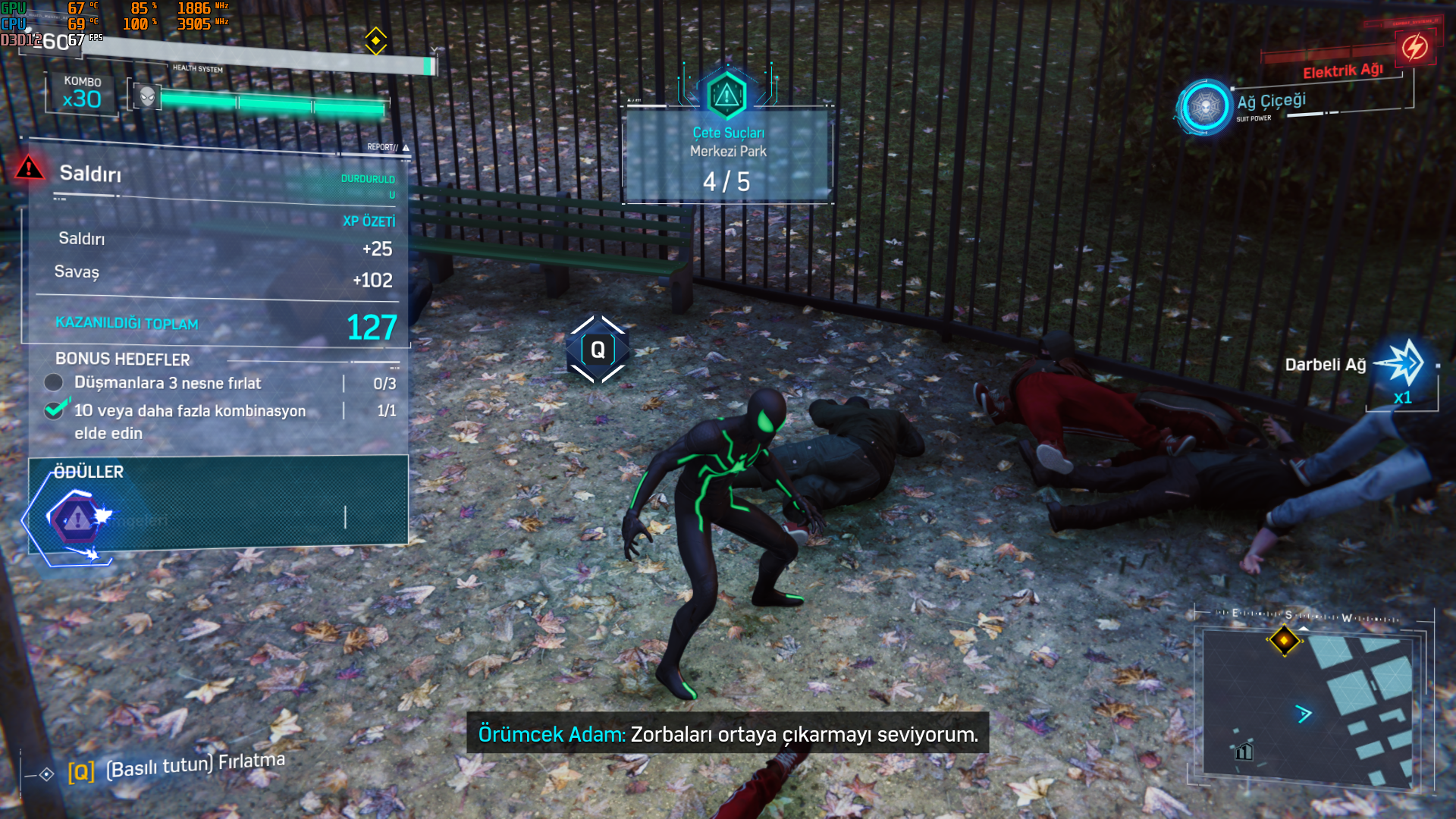The height and width of the screenshot is (819, 1456).
Task: Click the crime token reward icon
Action: 76,519
